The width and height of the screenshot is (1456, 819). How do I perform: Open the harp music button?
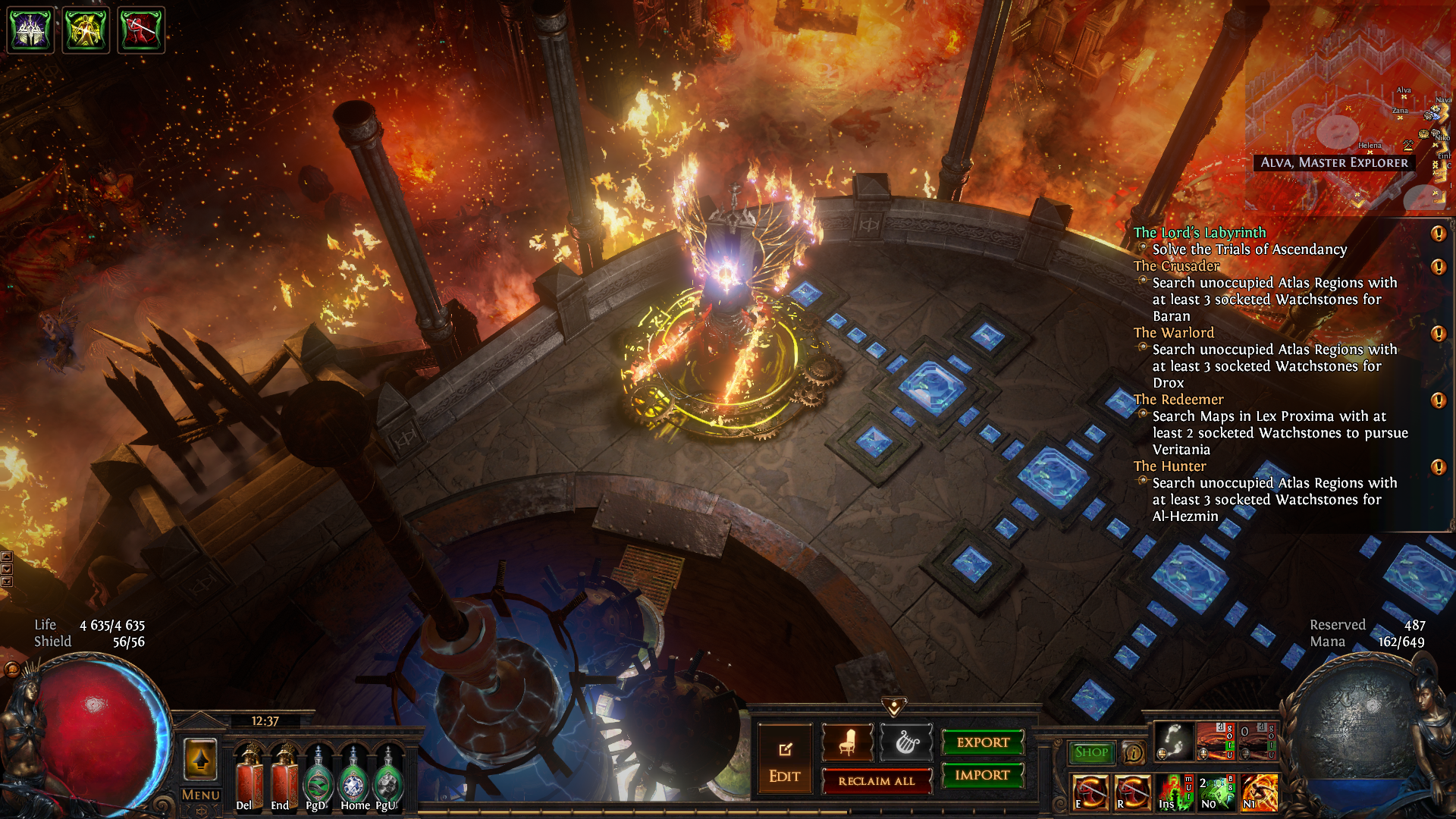click(x=906, y=742)
